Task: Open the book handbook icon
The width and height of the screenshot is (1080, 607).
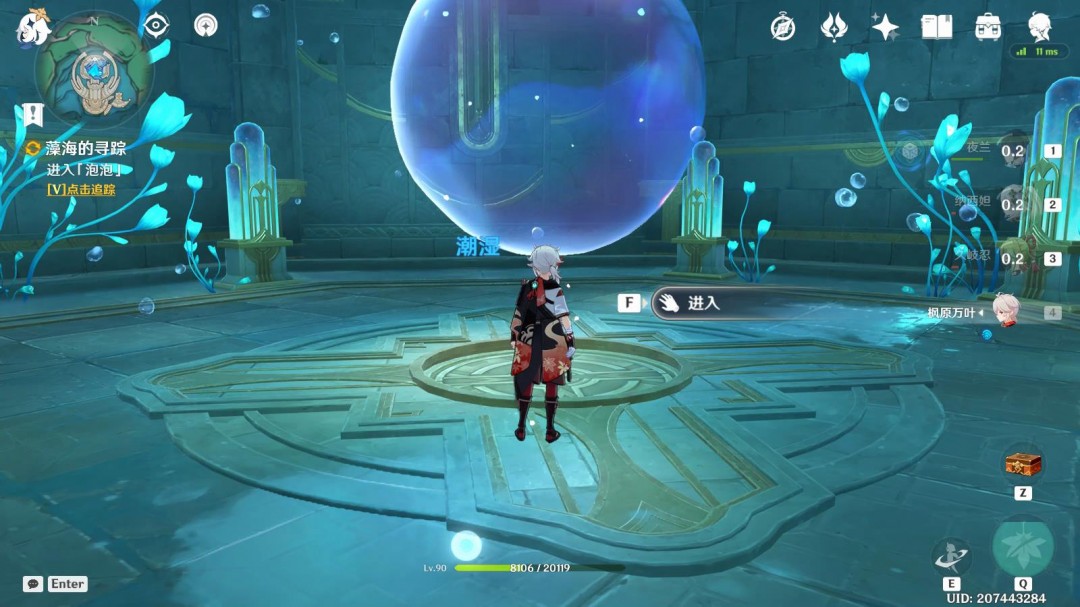Action: click(x=936, y=27)
